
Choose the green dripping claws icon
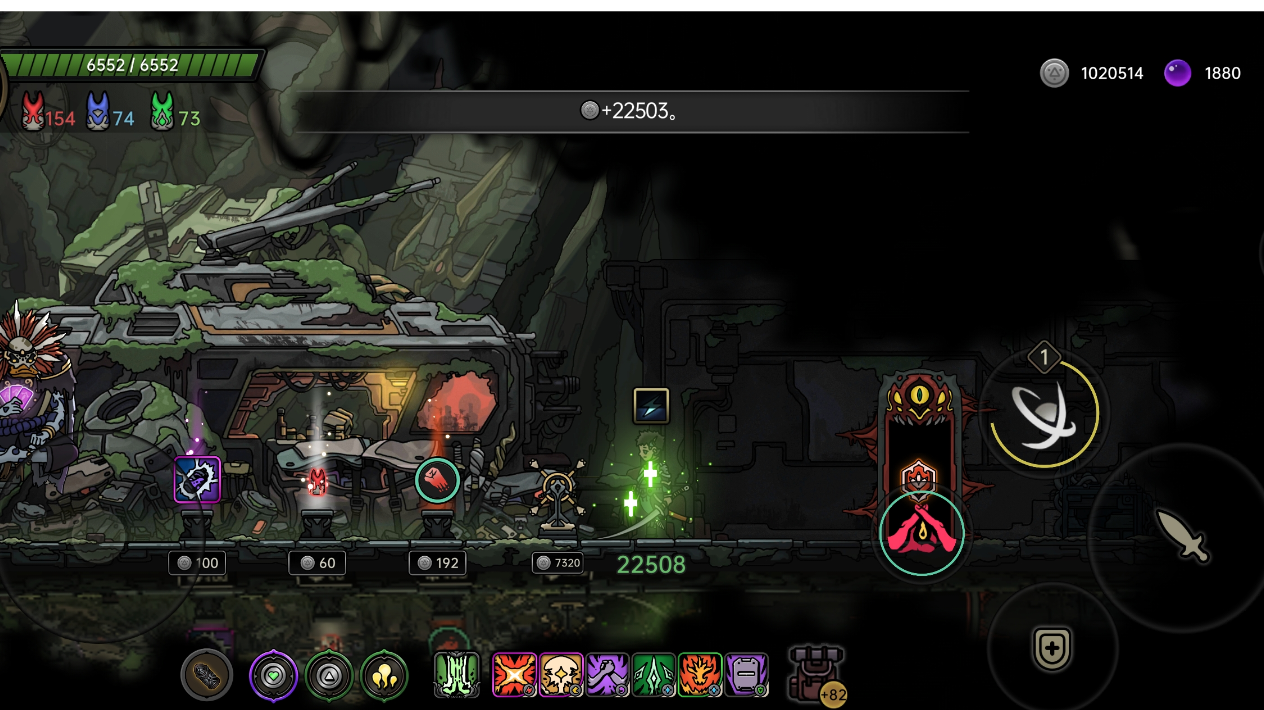(457, 675)
